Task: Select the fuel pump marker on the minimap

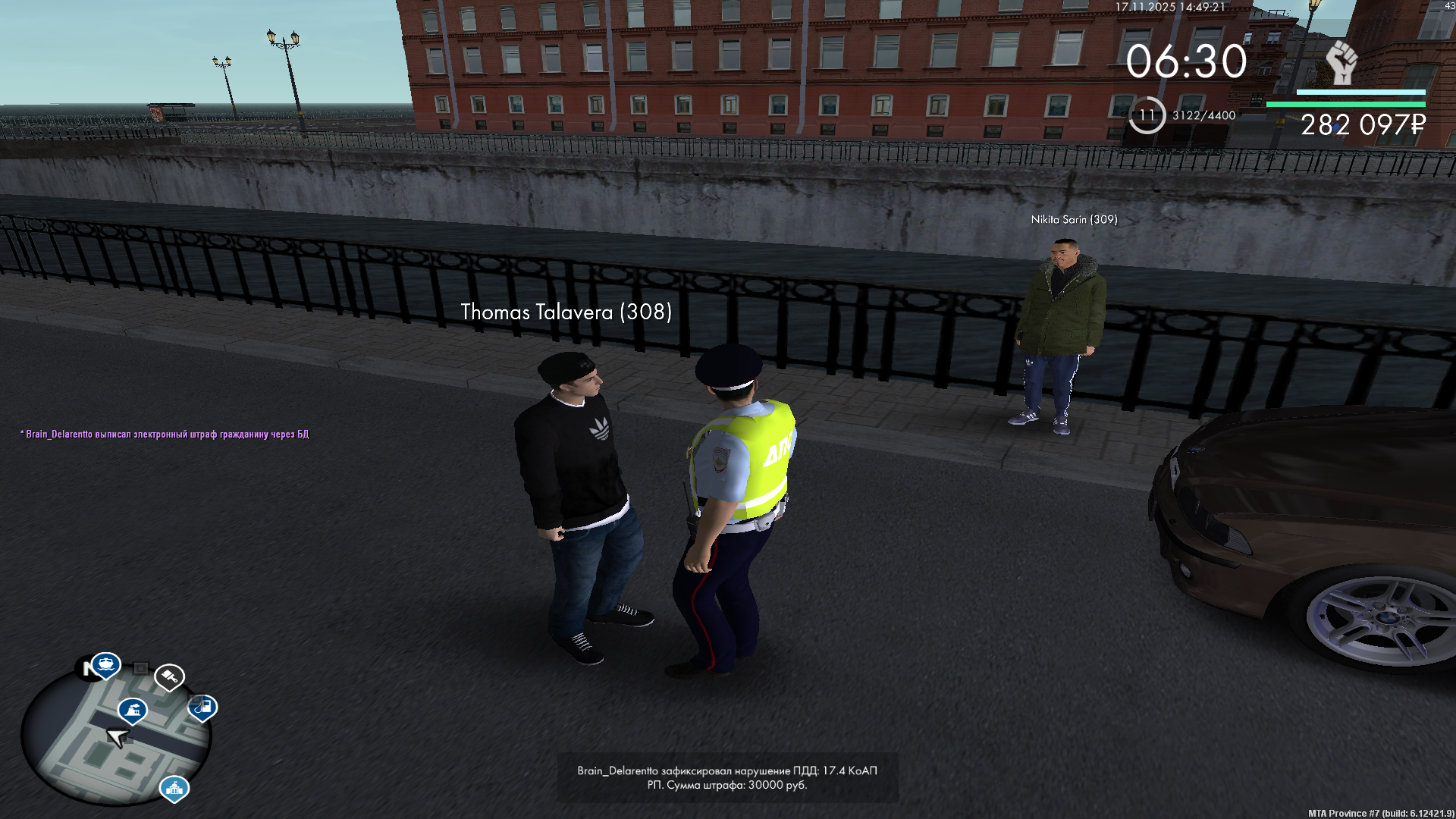Action: tap(202, 707)
